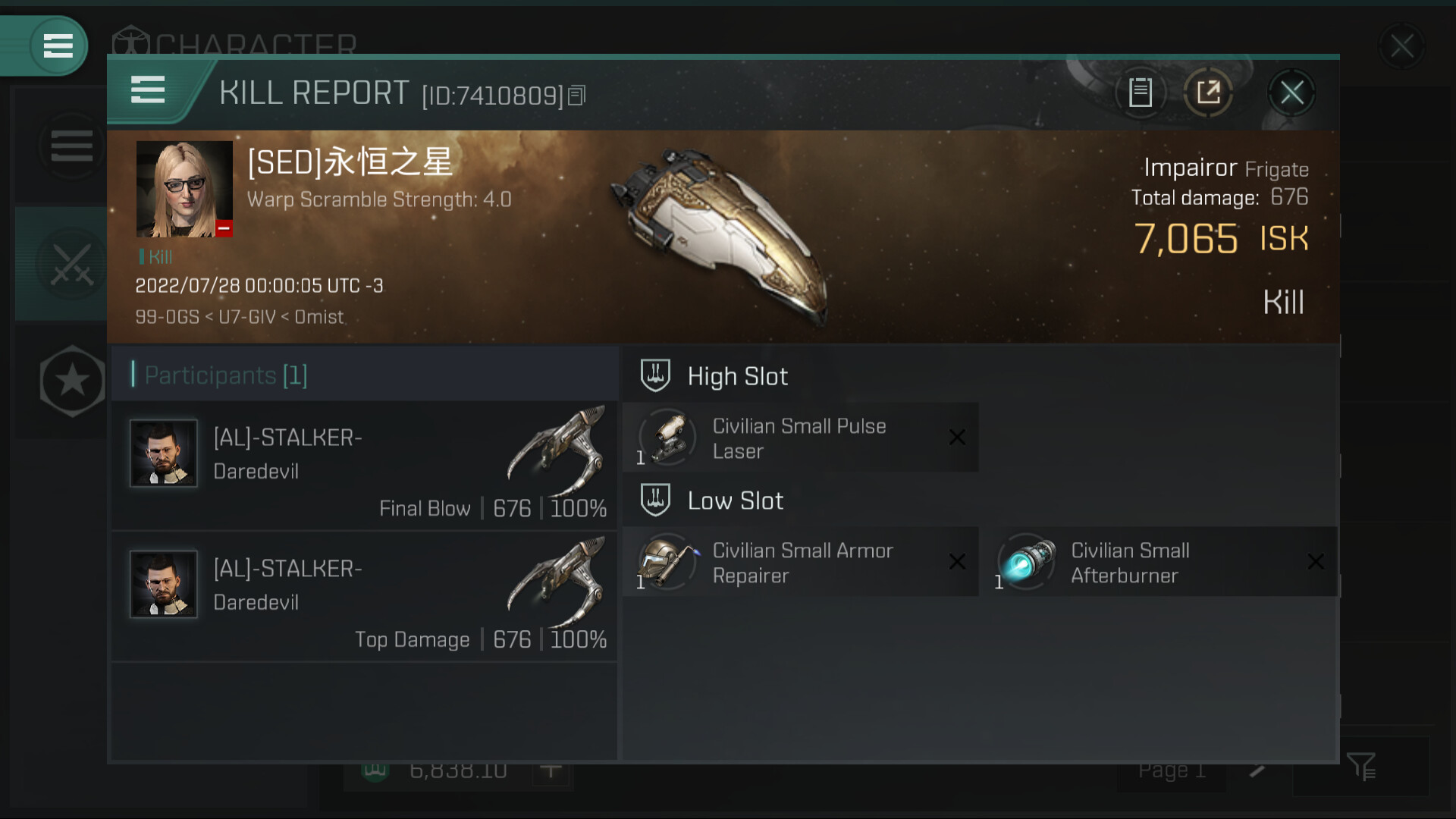Share the kill report externally
1456x819 pixels.
[x=1208, y=93]
